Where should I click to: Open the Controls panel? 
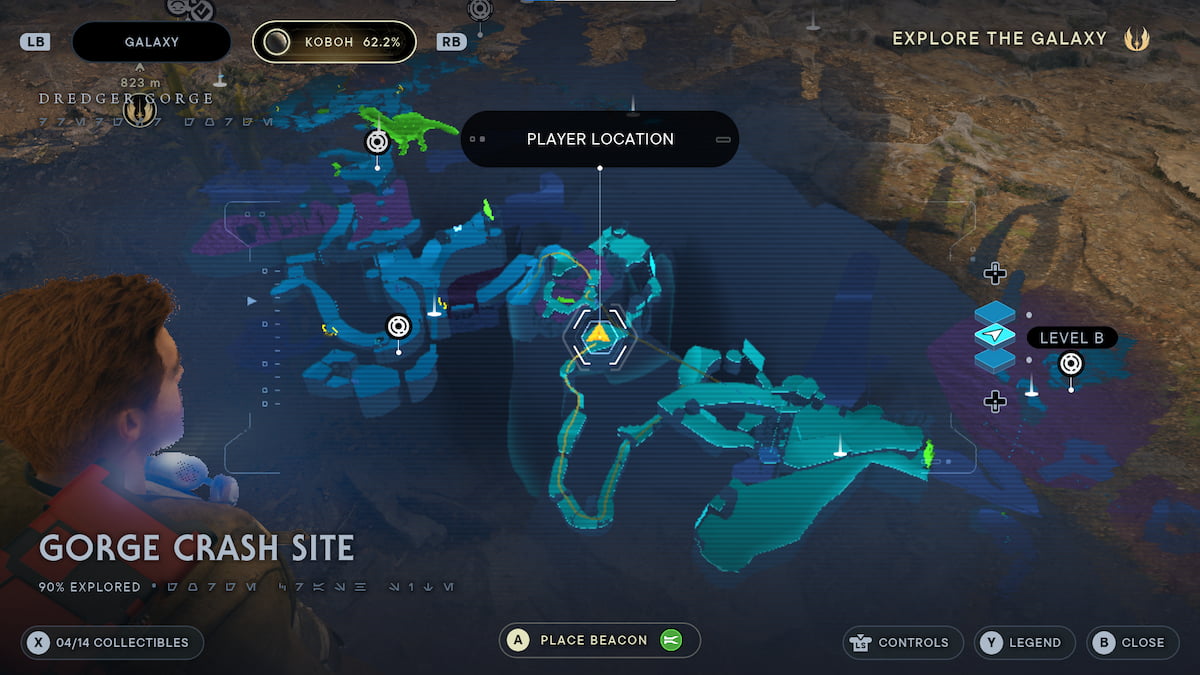(903, 642)
